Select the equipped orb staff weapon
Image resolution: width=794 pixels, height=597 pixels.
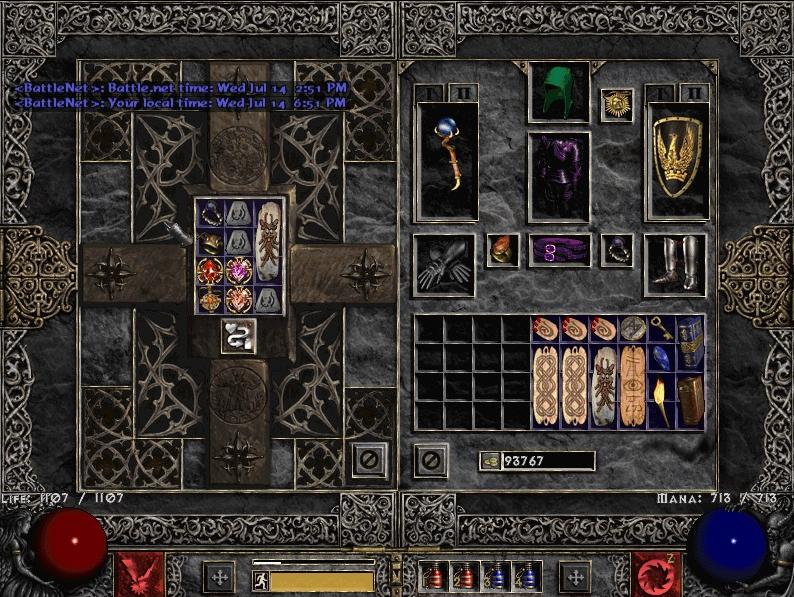[446, 160]
